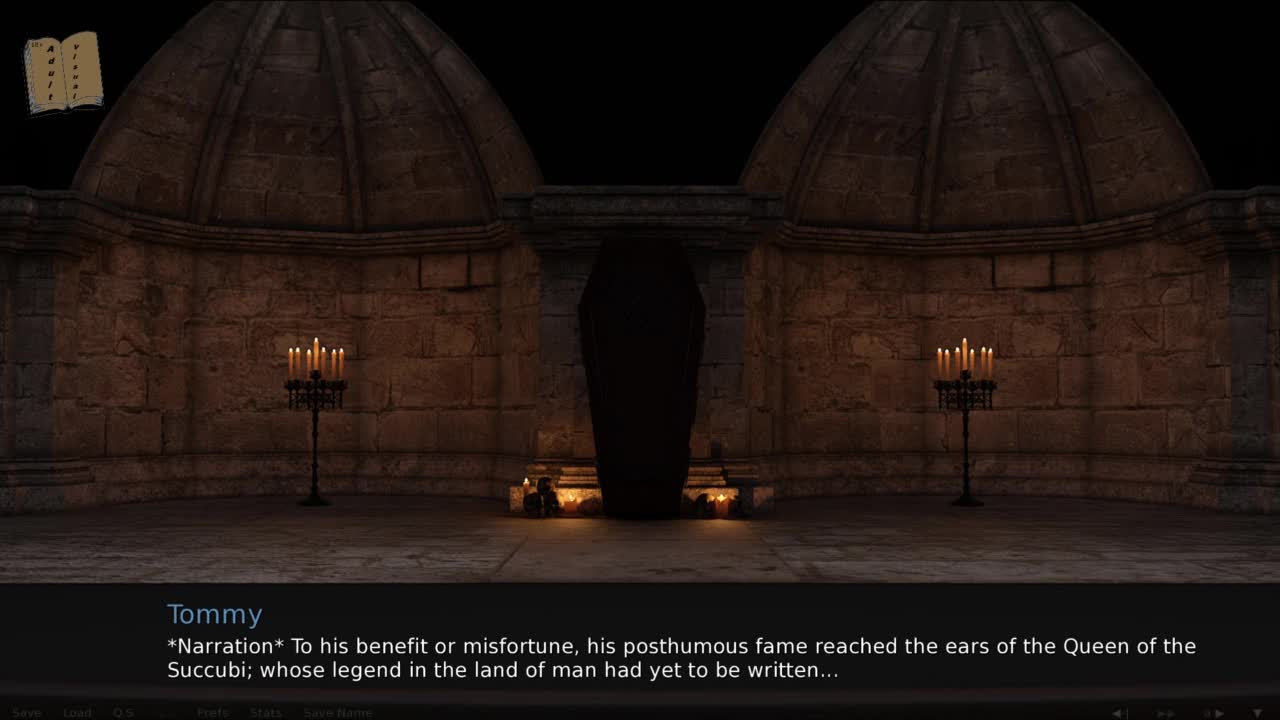Click the Q.S quick save button
Viewport: 1280px width, 720px height.
123,713
